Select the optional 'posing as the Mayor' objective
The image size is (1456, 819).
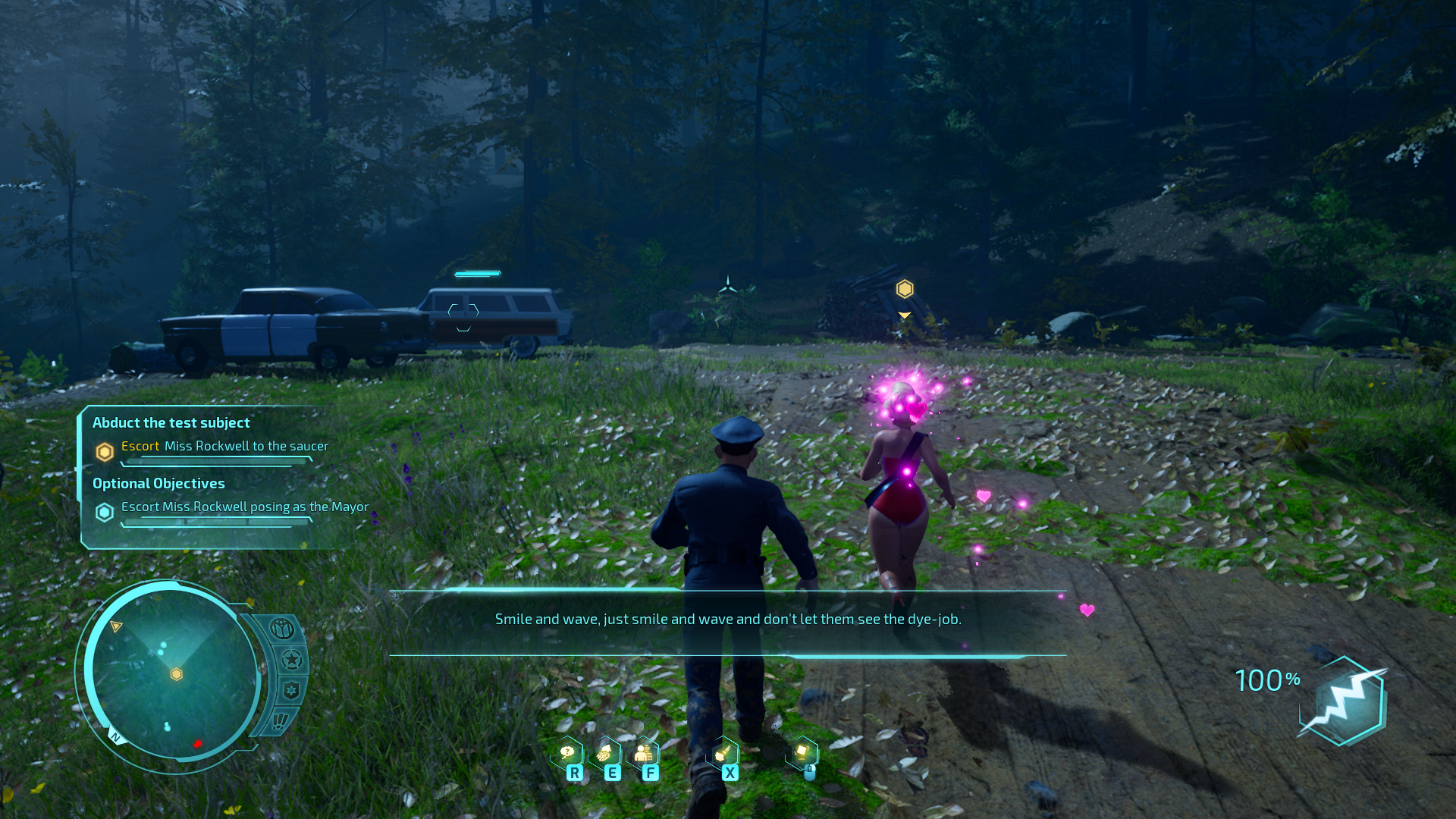pyautogui.click(x=244, y=507)
